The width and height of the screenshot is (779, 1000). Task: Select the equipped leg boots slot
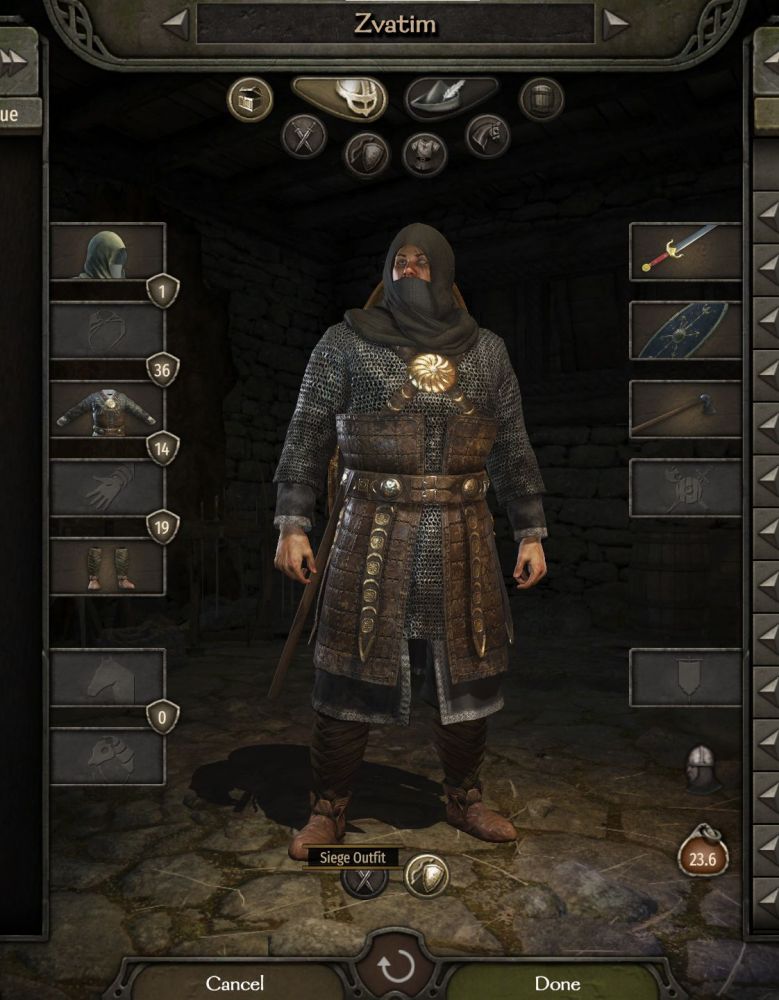click(107, 567)
